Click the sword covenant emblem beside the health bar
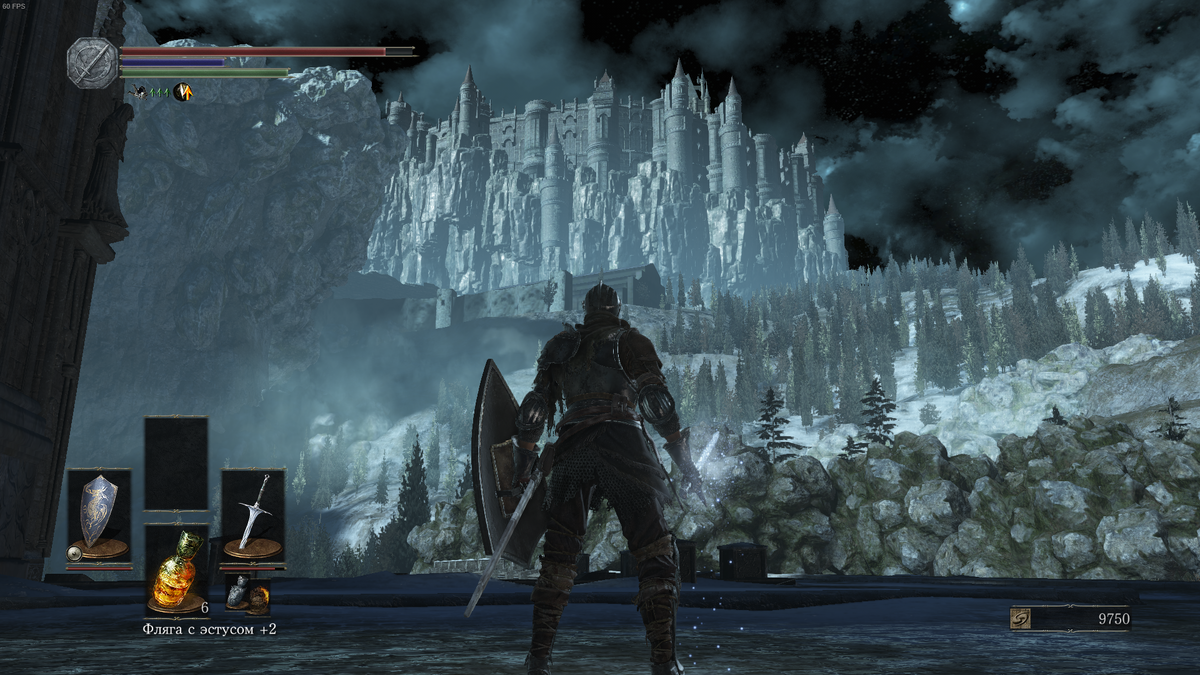The image size is (1200, 675). tap(92, 63)
